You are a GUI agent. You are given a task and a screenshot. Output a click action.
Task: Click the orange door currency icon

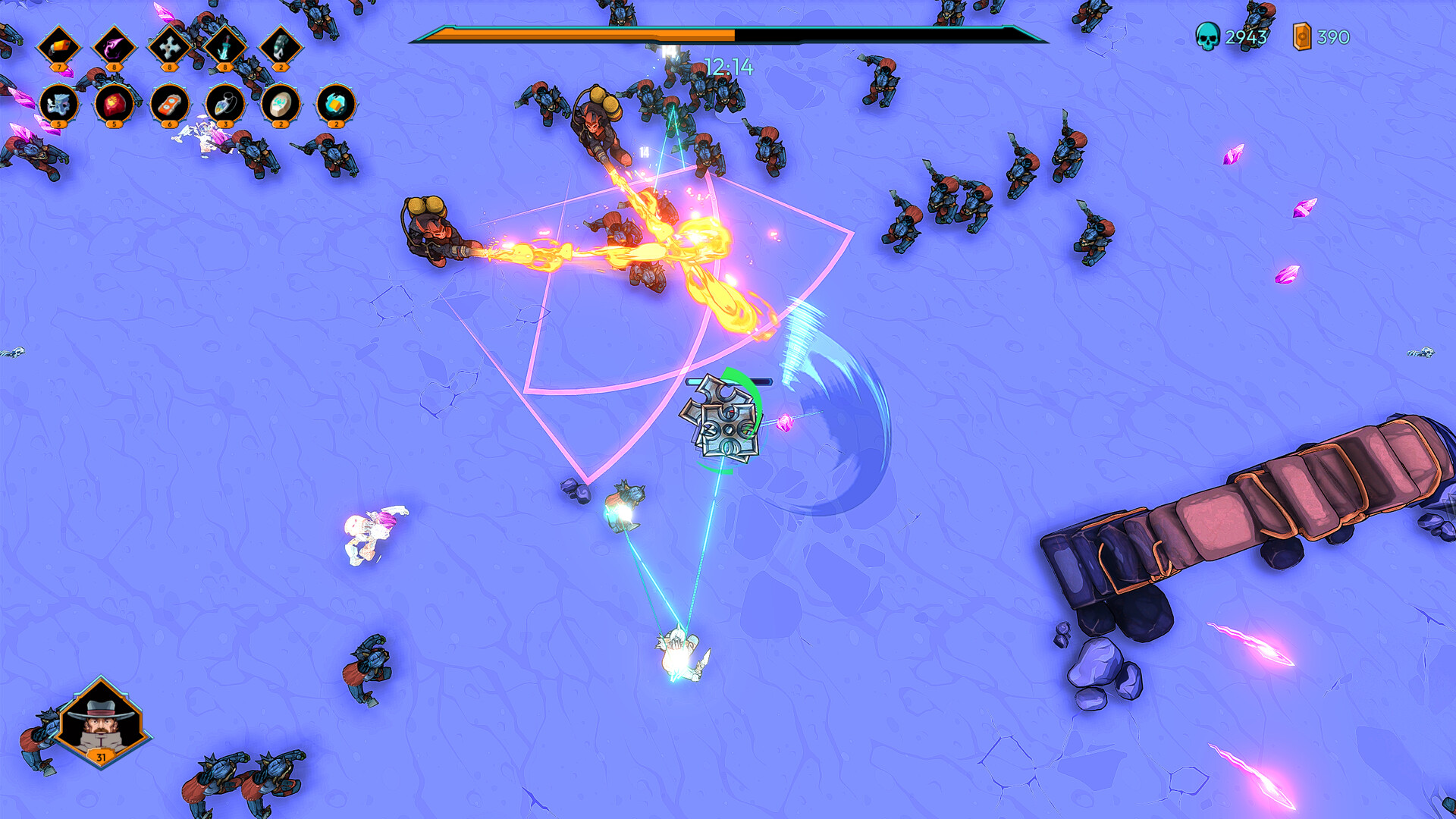1302,36
